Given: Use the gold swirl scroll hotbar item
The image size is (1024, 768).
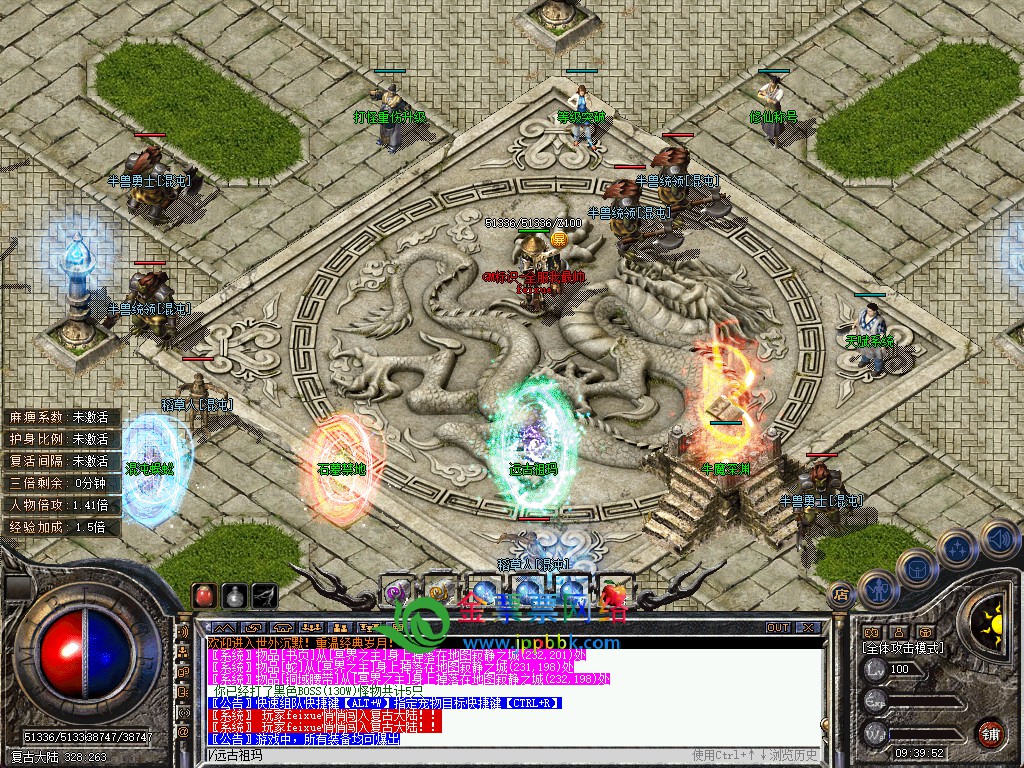Looking at the screenshot, I should 438,592.
